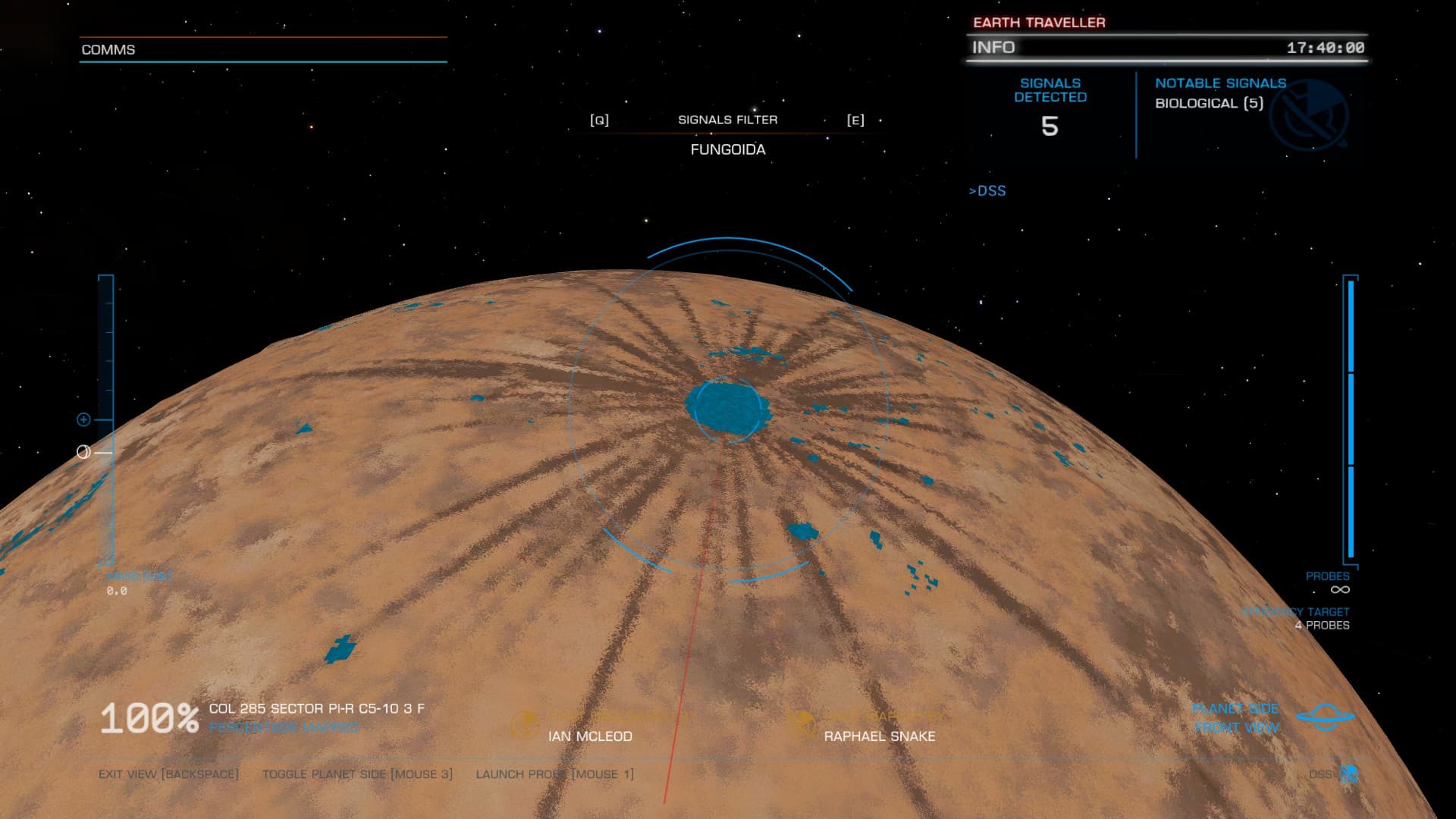Viewport: 1456px width, 819px height.
Task: Click the plus marker on the zoom gauge
Action: 84,419
